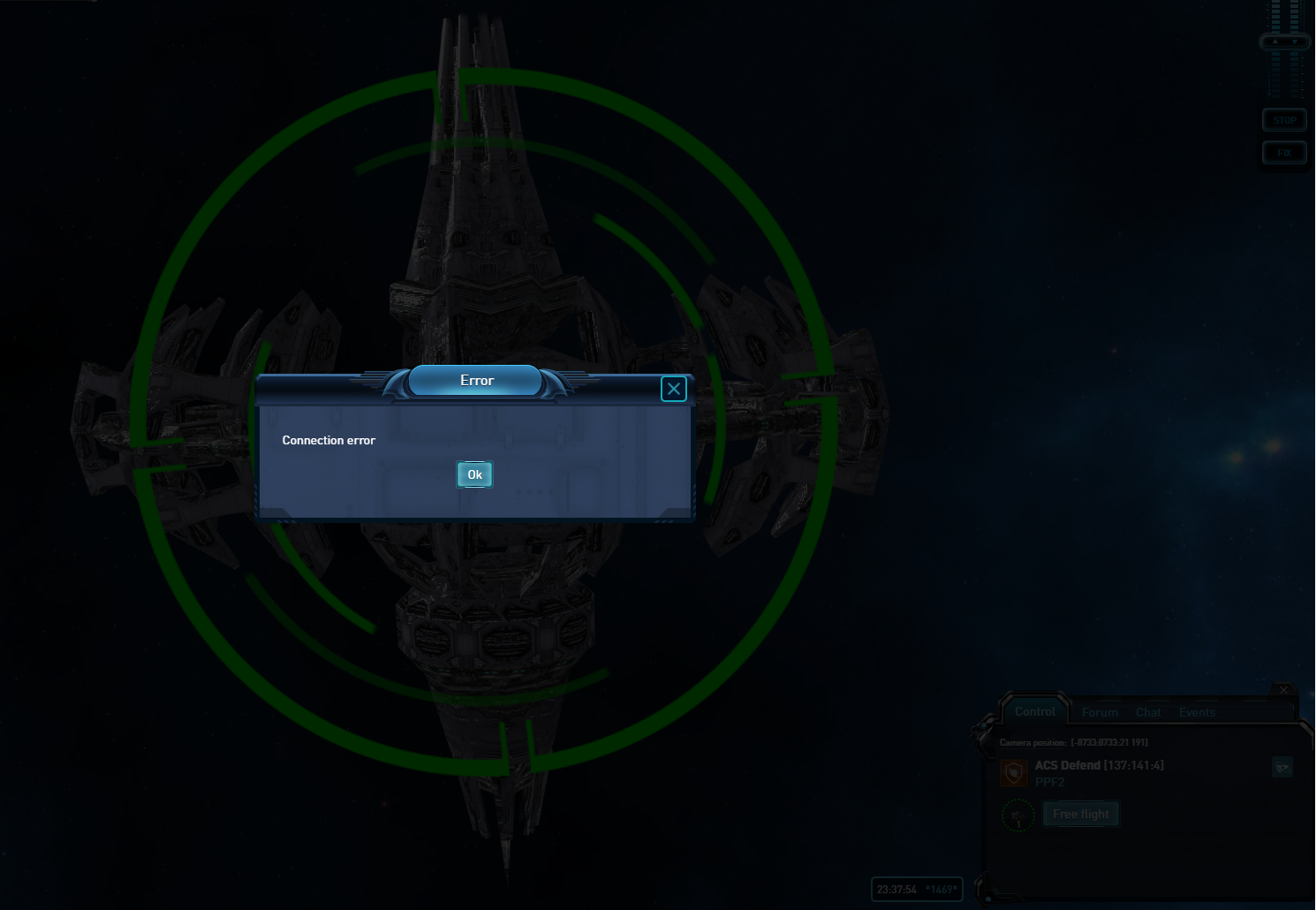The image size is (1316, 910).
Task: Confirm the Connection error with Ok
Action: (x=474, y=474)
